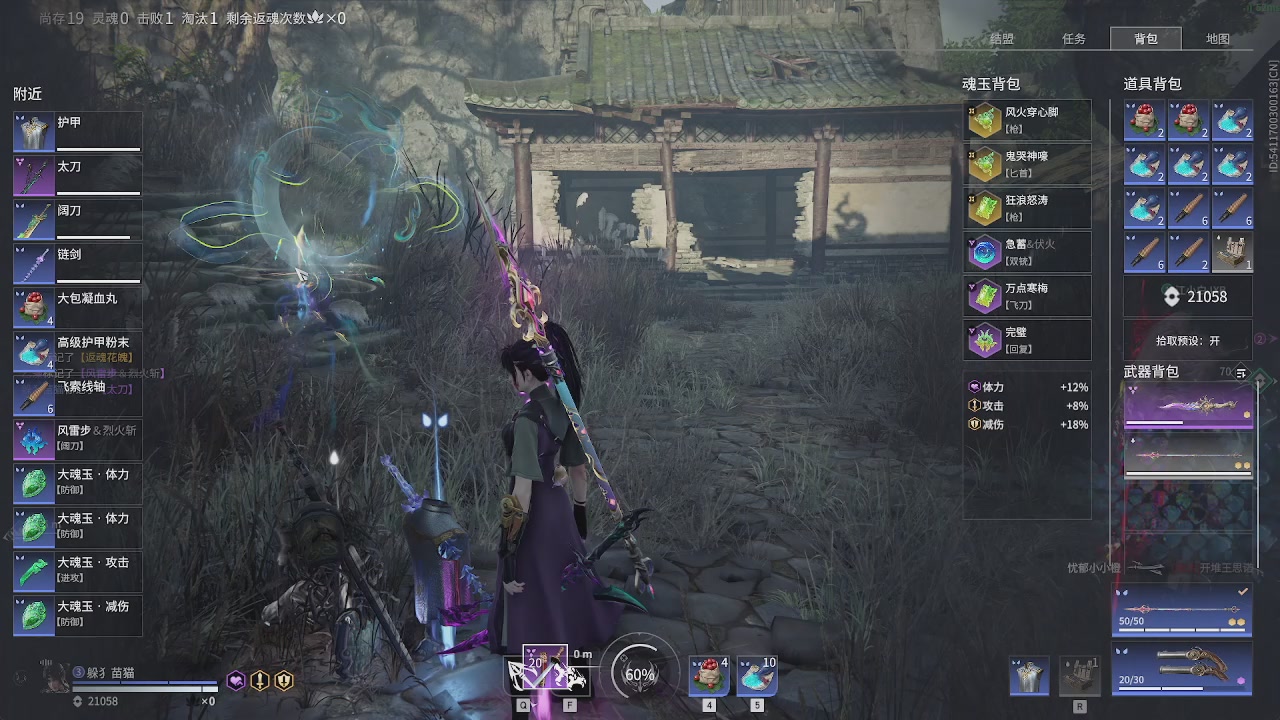Pick up the 大魂玉·减伤 jade
The image size is (1280, 720).
click(x=78, y=614)
